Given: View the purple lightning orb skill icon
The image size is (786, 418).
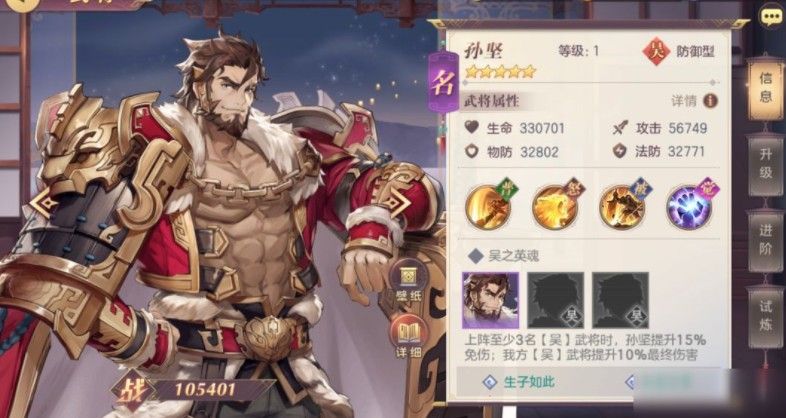Looking at the screenshot, I should click(686, 206).
